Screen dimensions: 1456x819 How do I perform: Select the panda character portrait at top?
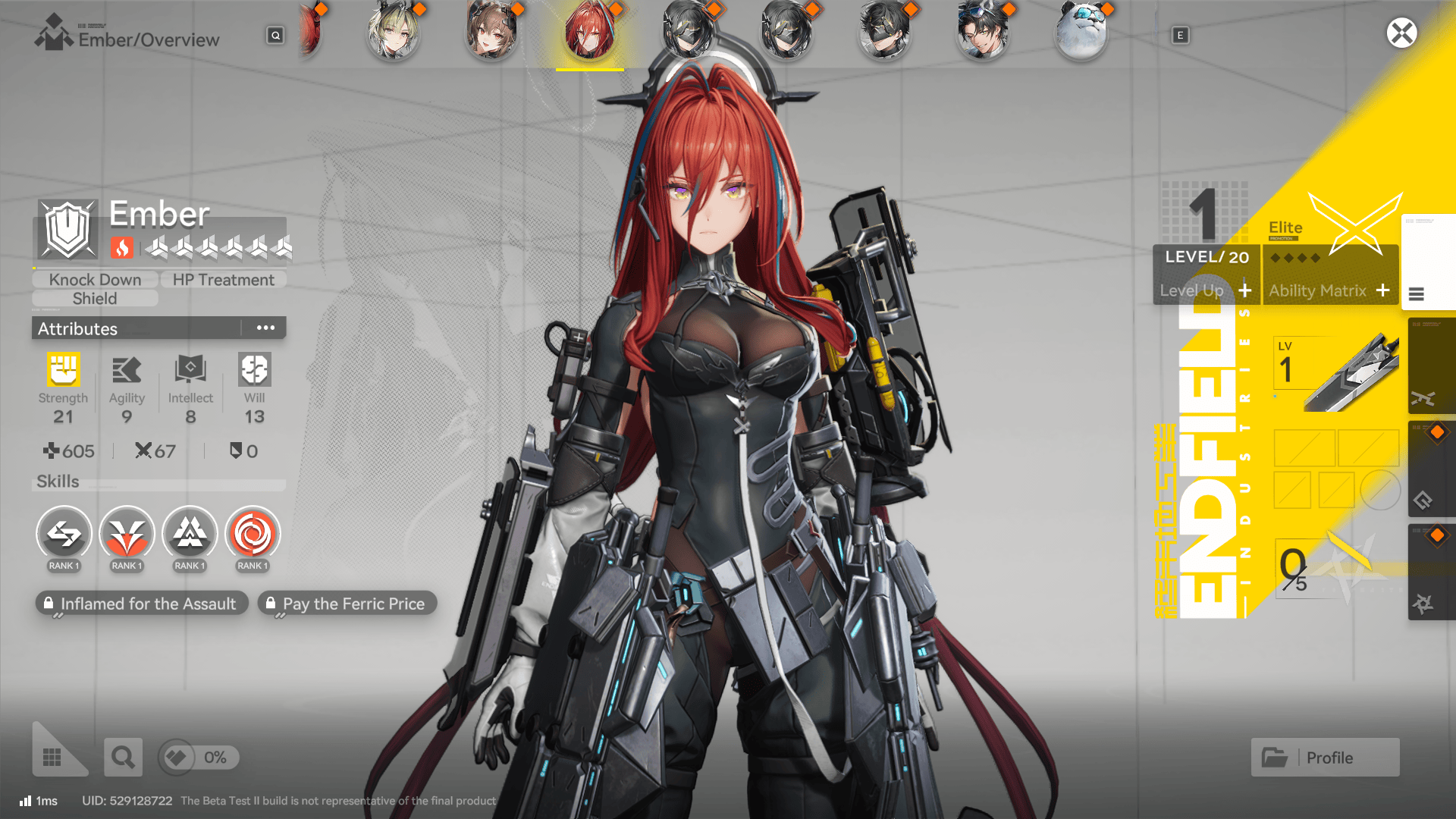(x=1081, y=33)
